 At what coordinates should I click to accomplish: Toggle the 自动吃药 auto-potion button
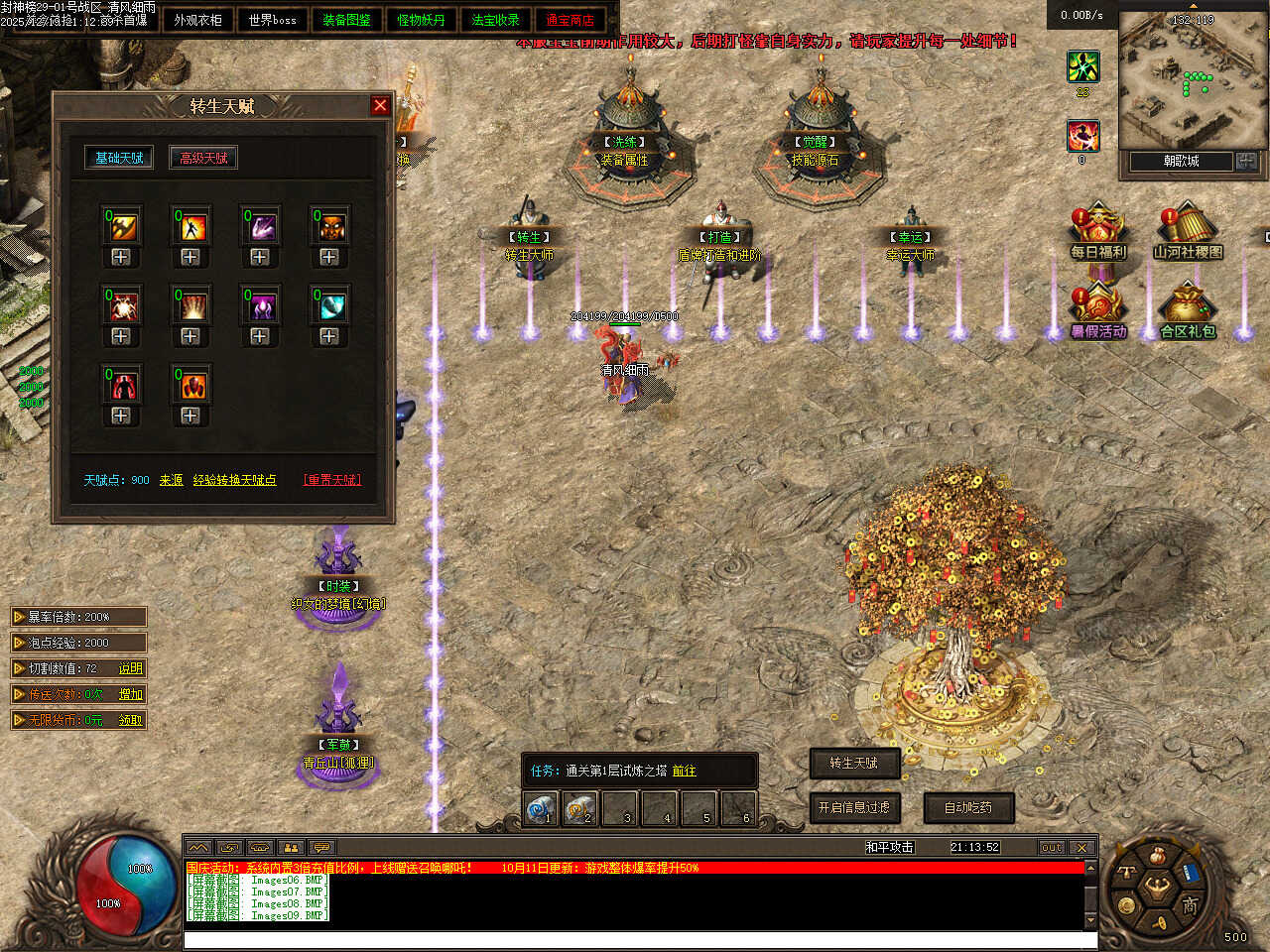(968, 808)
